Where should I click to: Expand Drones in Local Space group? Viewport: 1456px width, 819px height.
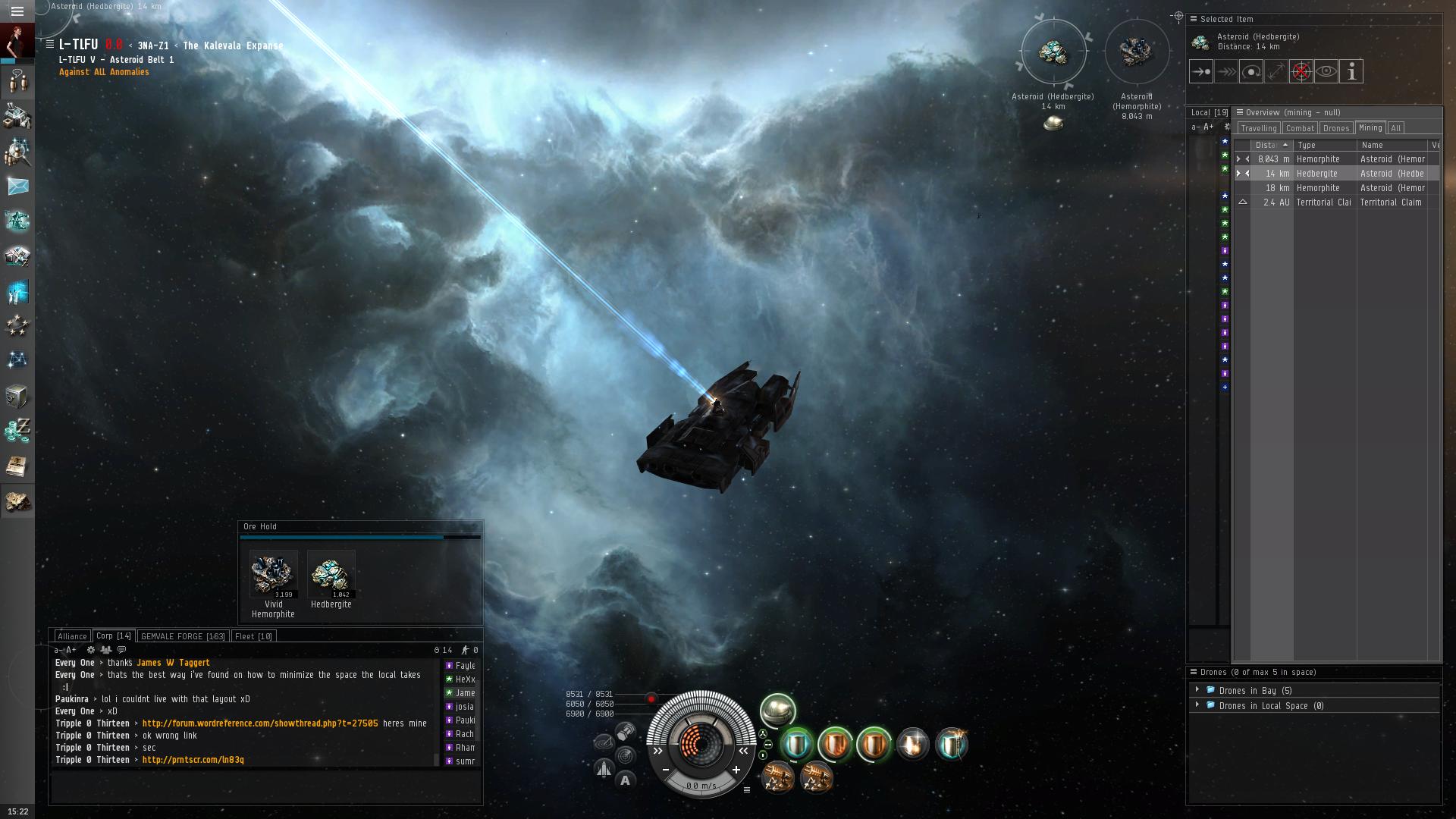[1197, 705]
